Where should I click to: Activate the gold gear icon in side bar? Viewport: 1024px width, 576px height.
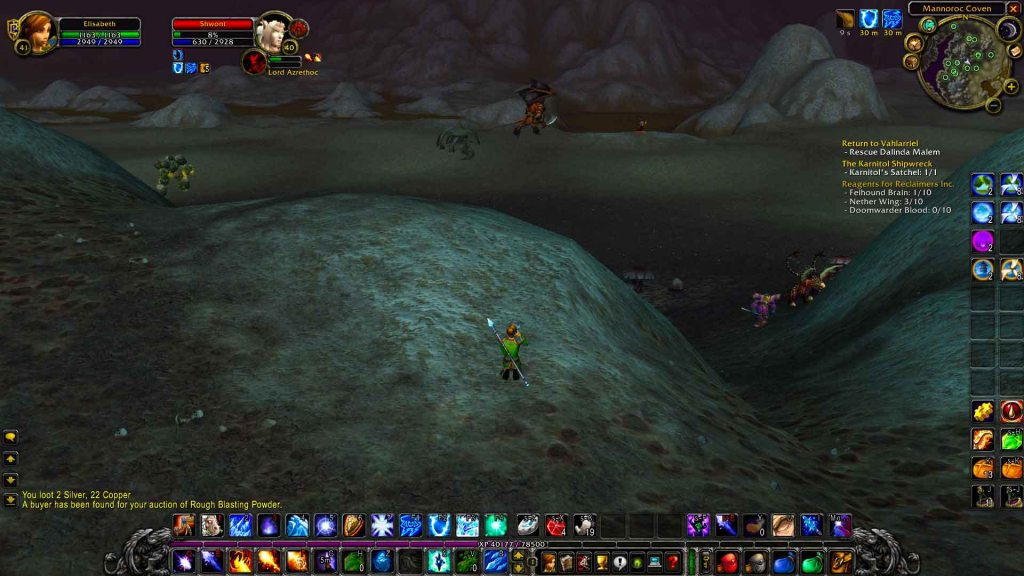(x=983, y=411)
